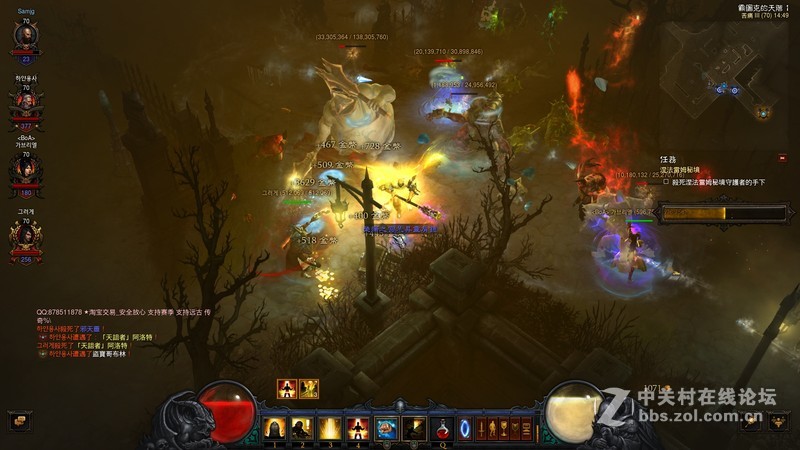This screenshot has height=450, width=800.
Task: Select the blue fist left-mouse skill
Action: point(386,429)
